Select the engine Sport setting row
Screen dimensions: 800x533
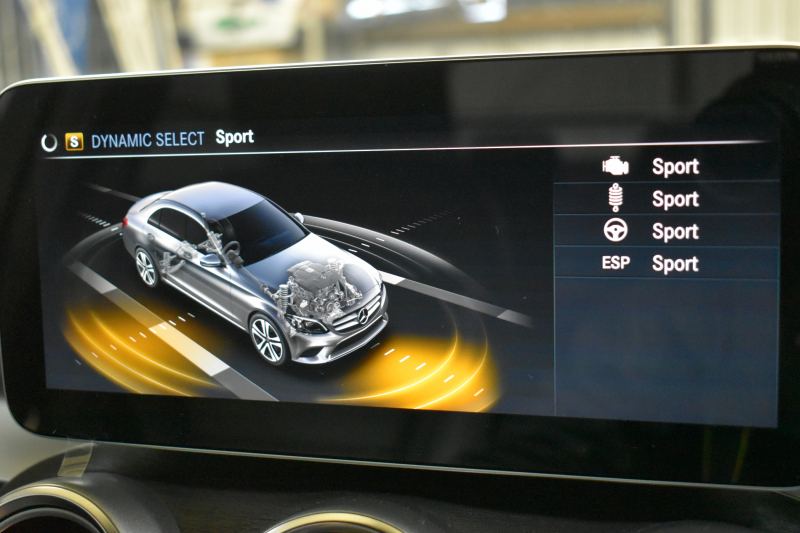tap(665, 167)
